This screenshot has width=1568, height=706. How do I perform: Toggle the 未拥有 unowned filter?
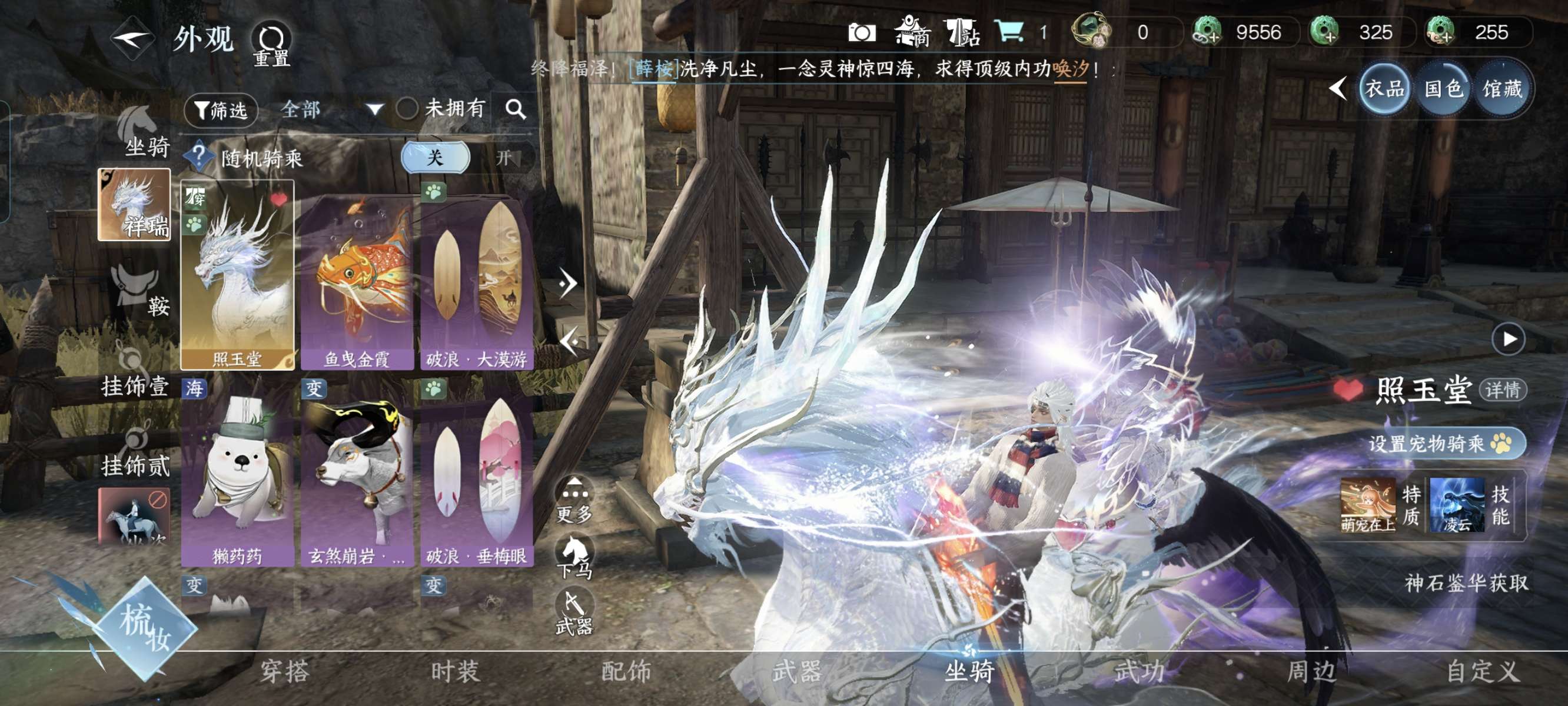tap(407, 109)
